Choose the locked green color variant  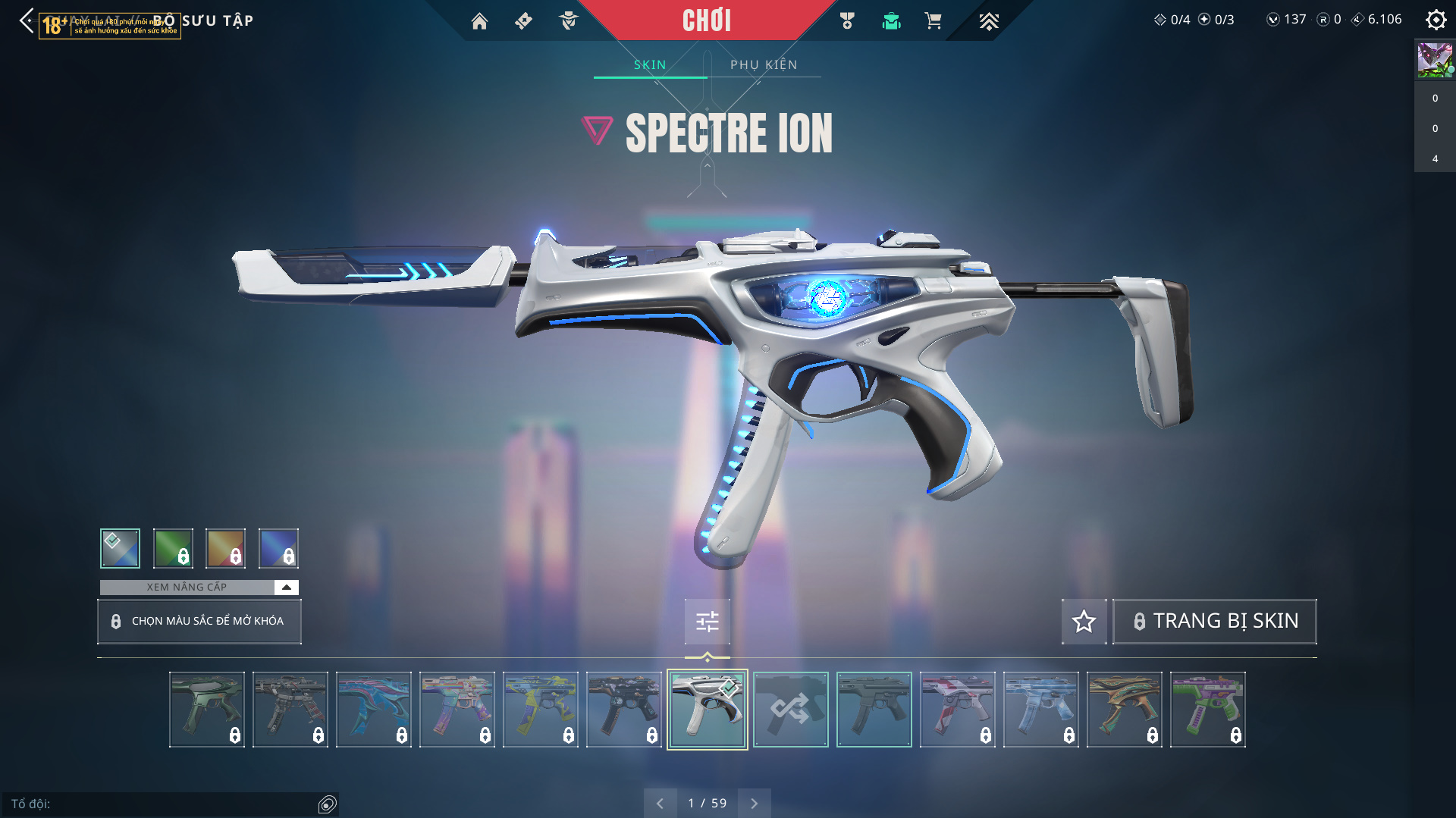click(173, 548)
